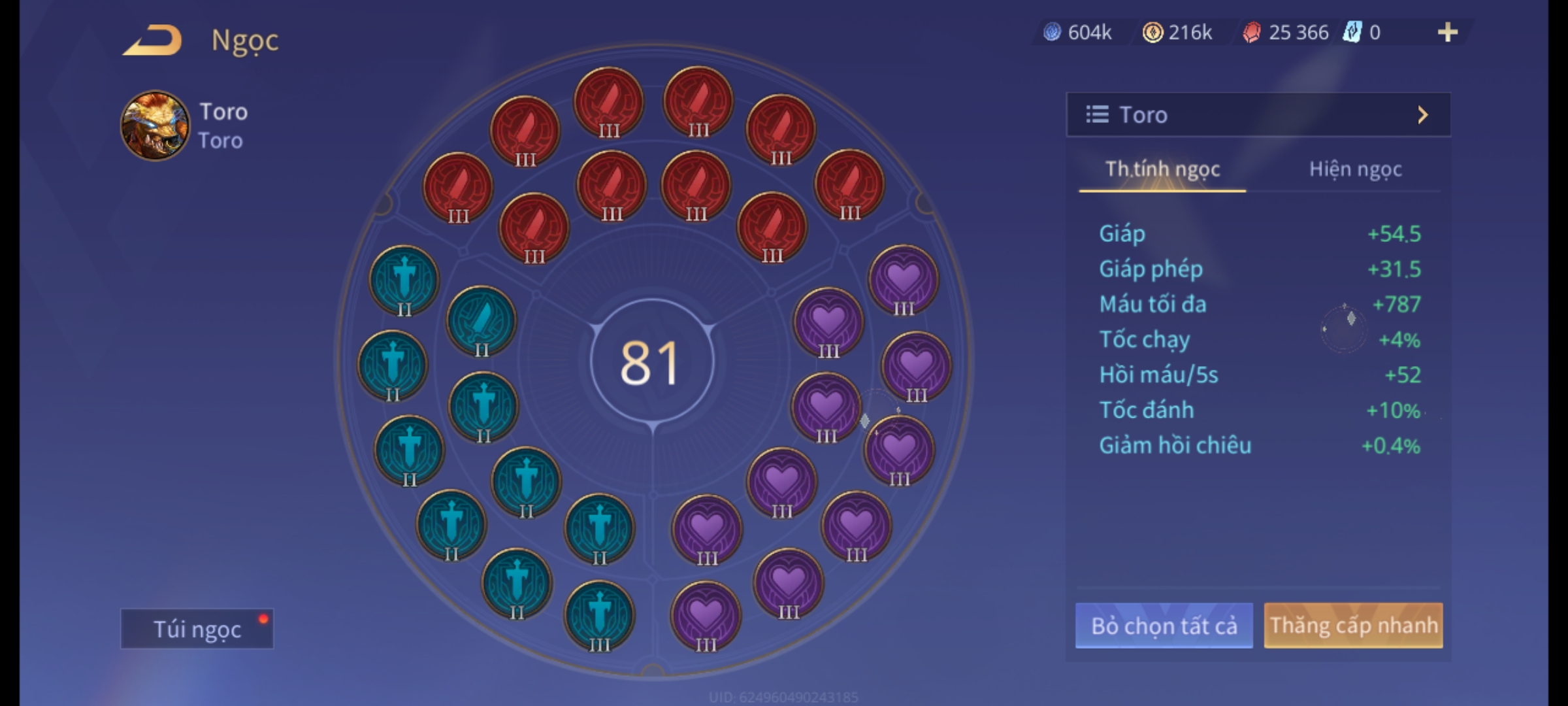The image size is (1568, 706).
Task: Go back using the return arrow
Action: 152,41
